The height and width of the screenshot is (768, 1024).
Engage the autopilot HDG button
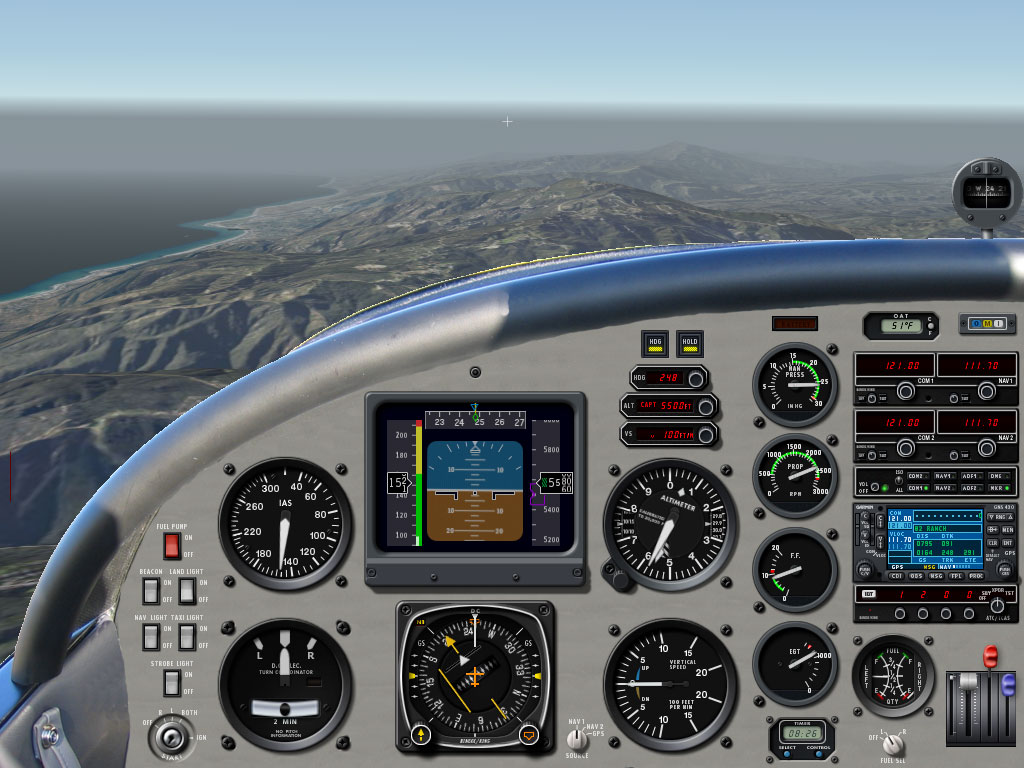click(655, 343)
